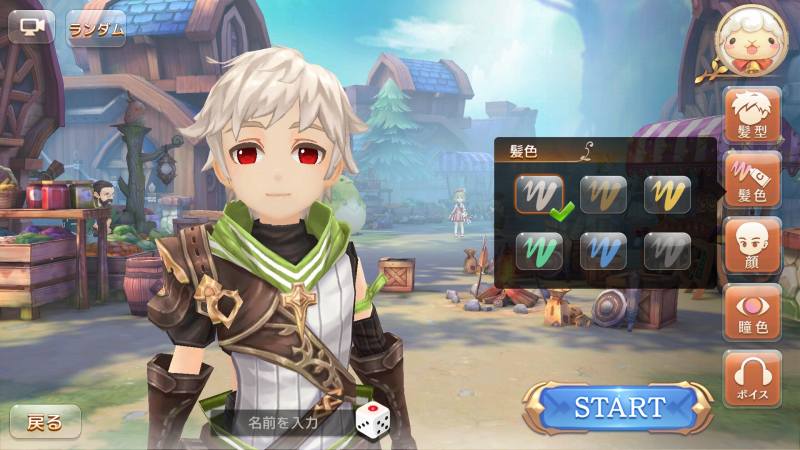Select the yellow blonde hair color swatch
The width and height of the screenshot is (800, 450).
(667, 194)
